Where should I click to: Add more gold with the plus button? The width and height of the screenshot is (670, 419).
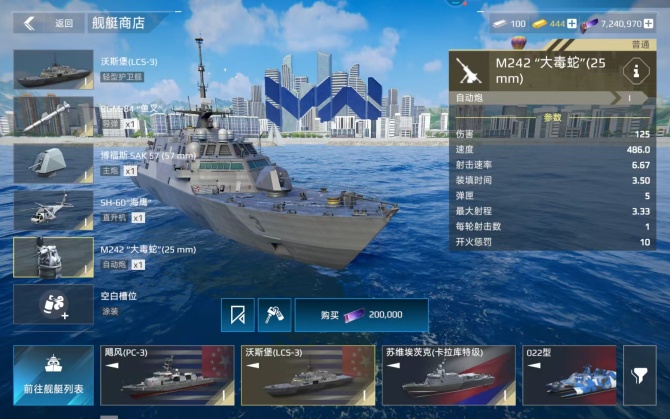(572, 23)
